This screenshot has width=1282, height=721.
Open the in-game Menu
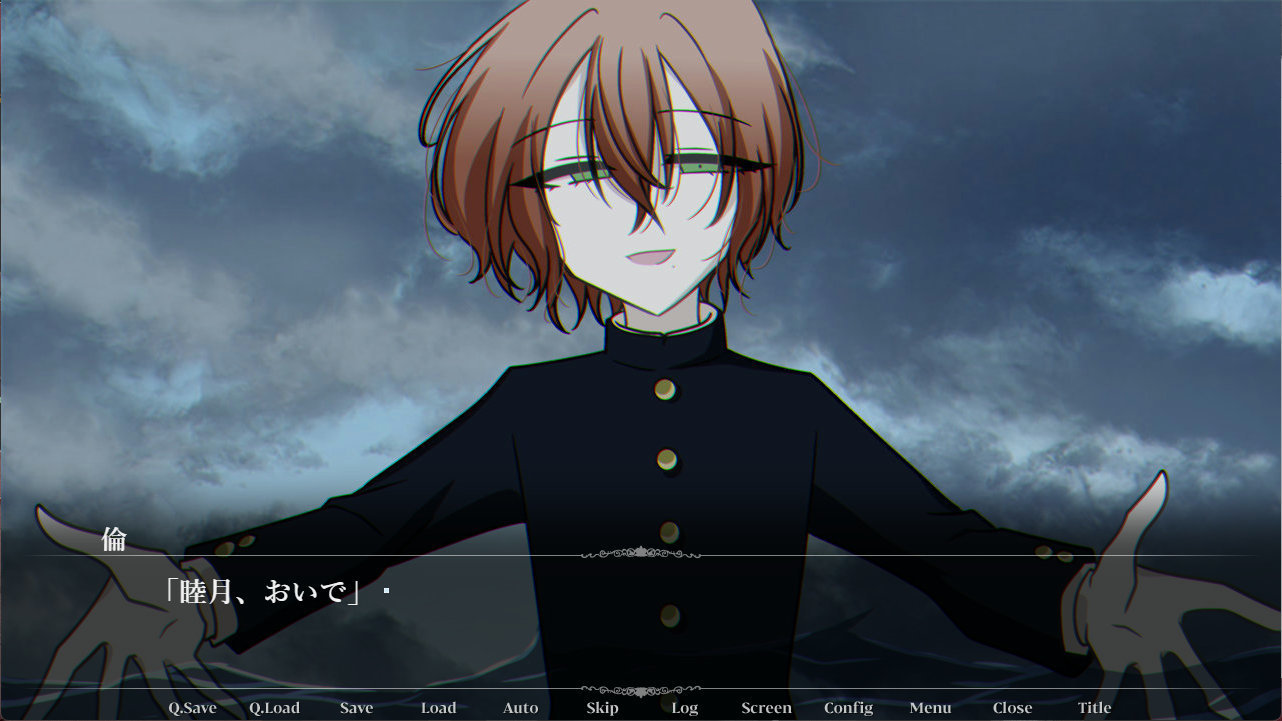click(x=929, y=707)
